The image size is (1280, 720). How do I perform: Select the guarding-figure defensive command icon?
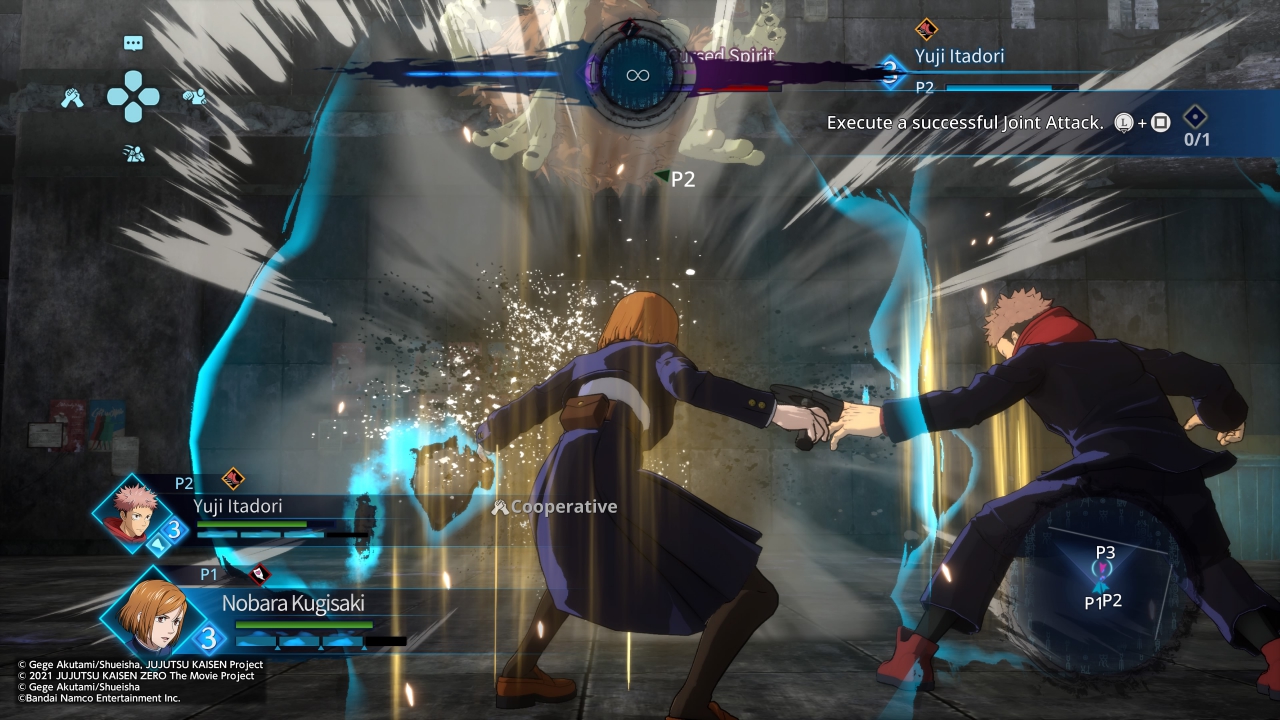click(133, 153)
